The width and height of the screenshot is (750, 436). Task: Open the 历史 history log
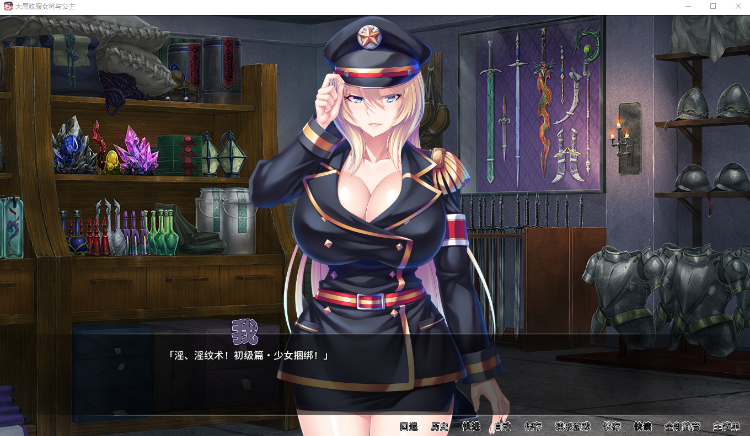(438, 426)
